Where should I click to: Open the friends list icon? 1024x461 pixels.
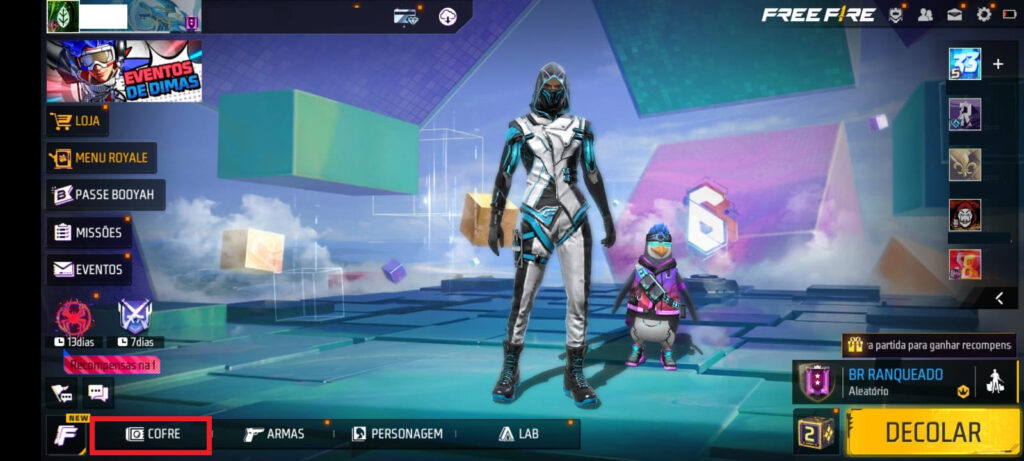[x=925, y=14]
